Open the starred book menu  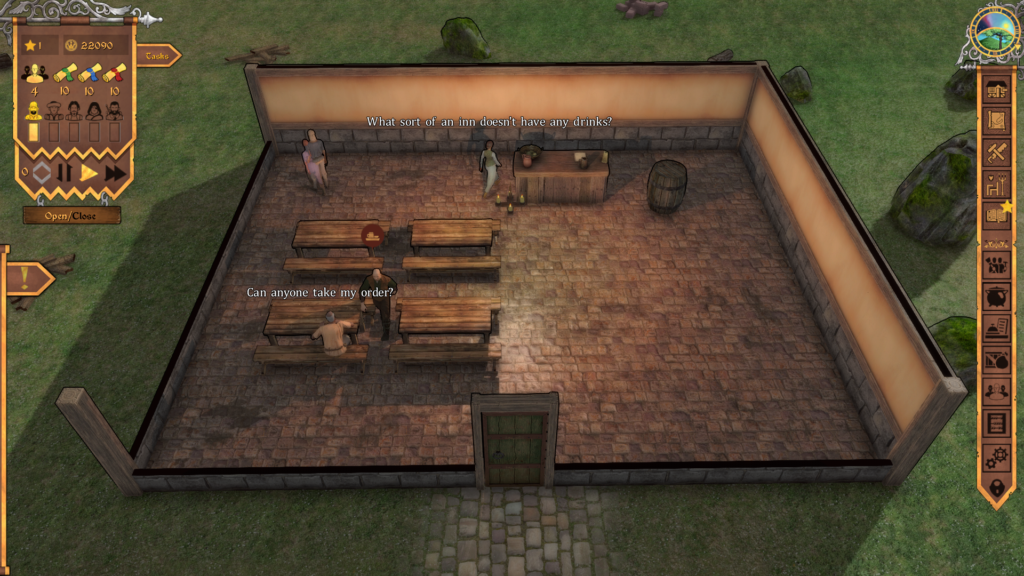tap(996, 214)
